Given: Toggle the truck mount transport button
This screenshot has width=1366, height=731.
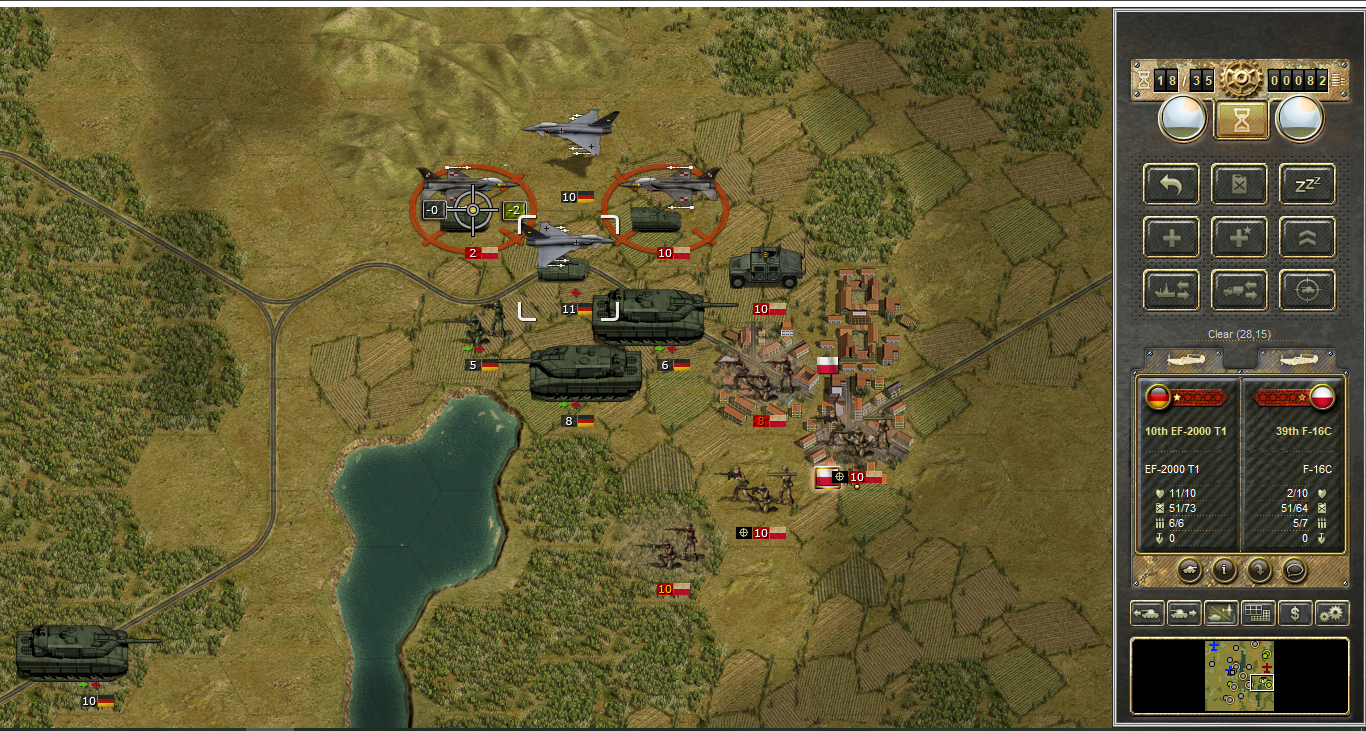Looking at the screenshot, I should pyautogui.click(x=1240, y=290).
